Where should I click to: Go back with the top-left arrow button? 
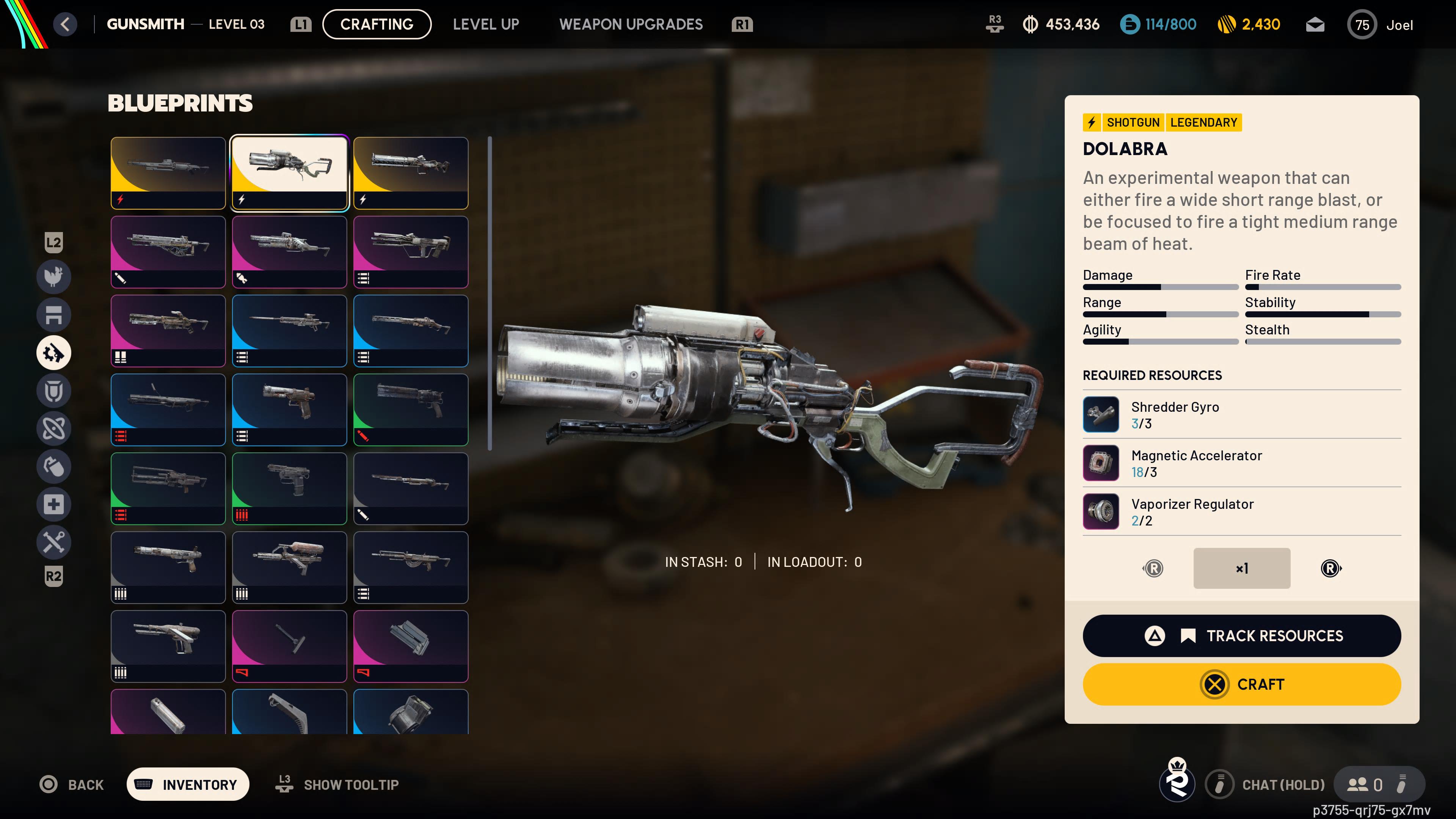(66, 24)
